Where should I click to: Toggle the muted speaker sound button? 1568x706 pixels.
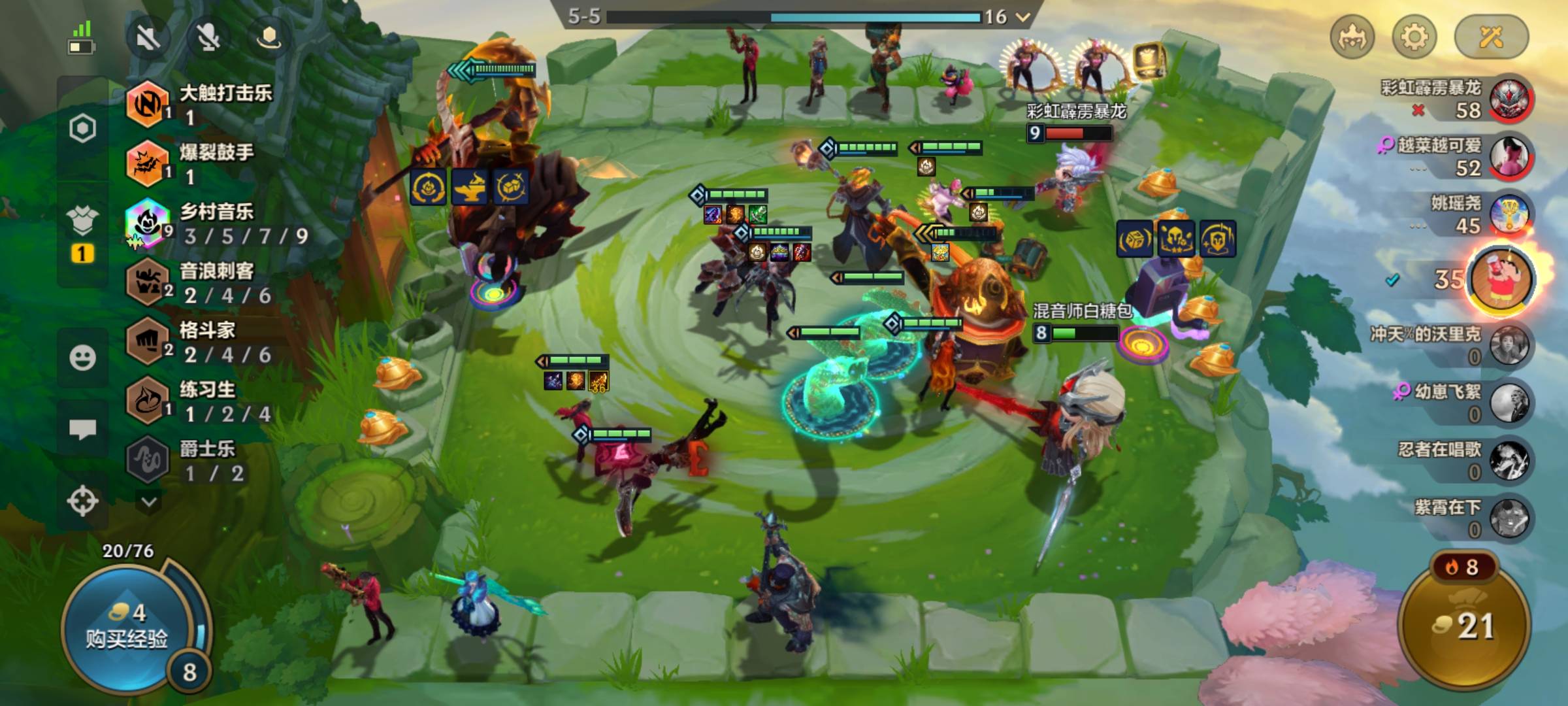[149, 37]
